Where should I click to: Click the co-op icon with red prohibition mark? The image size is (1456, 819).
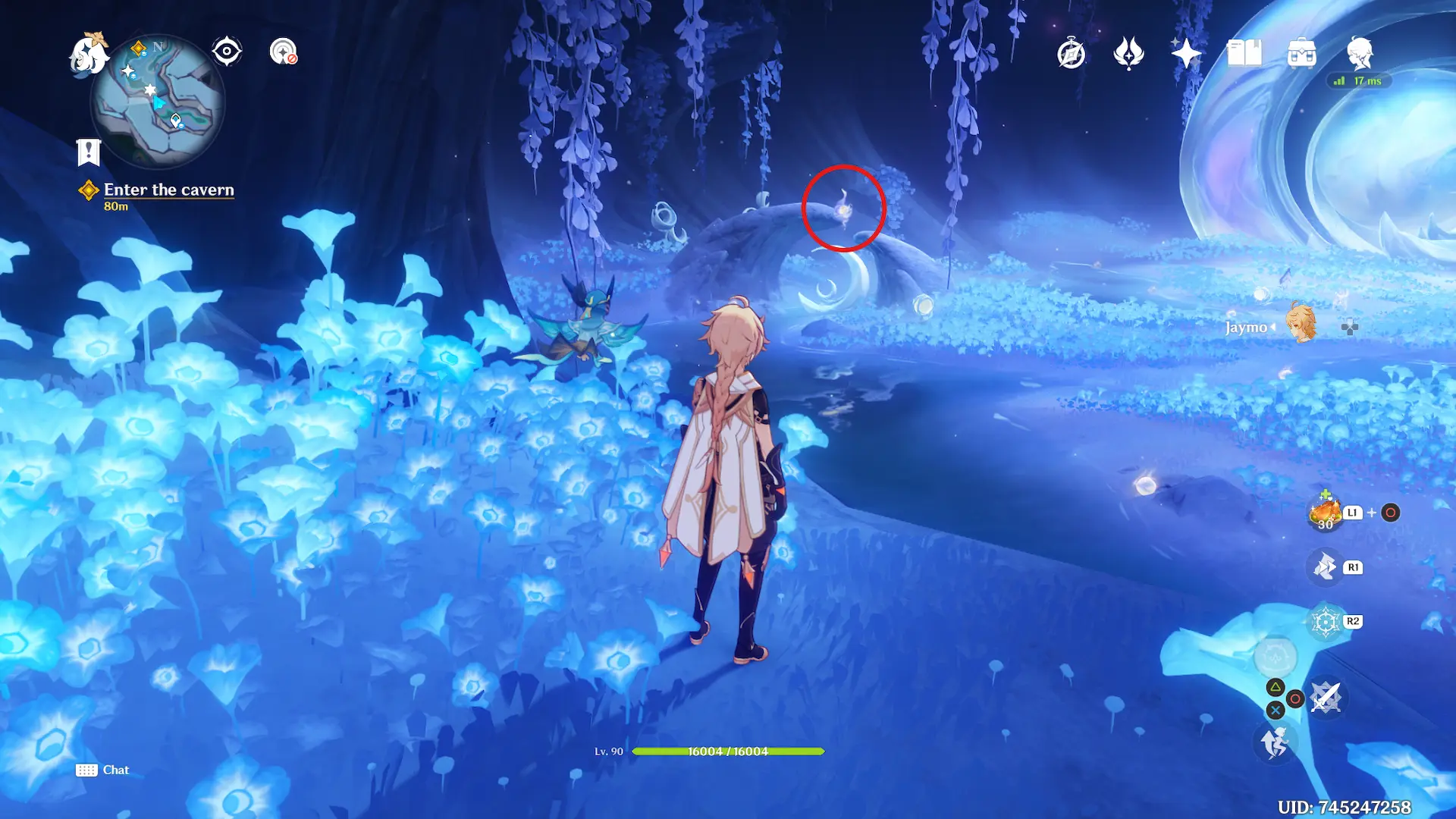pos(284,52)
